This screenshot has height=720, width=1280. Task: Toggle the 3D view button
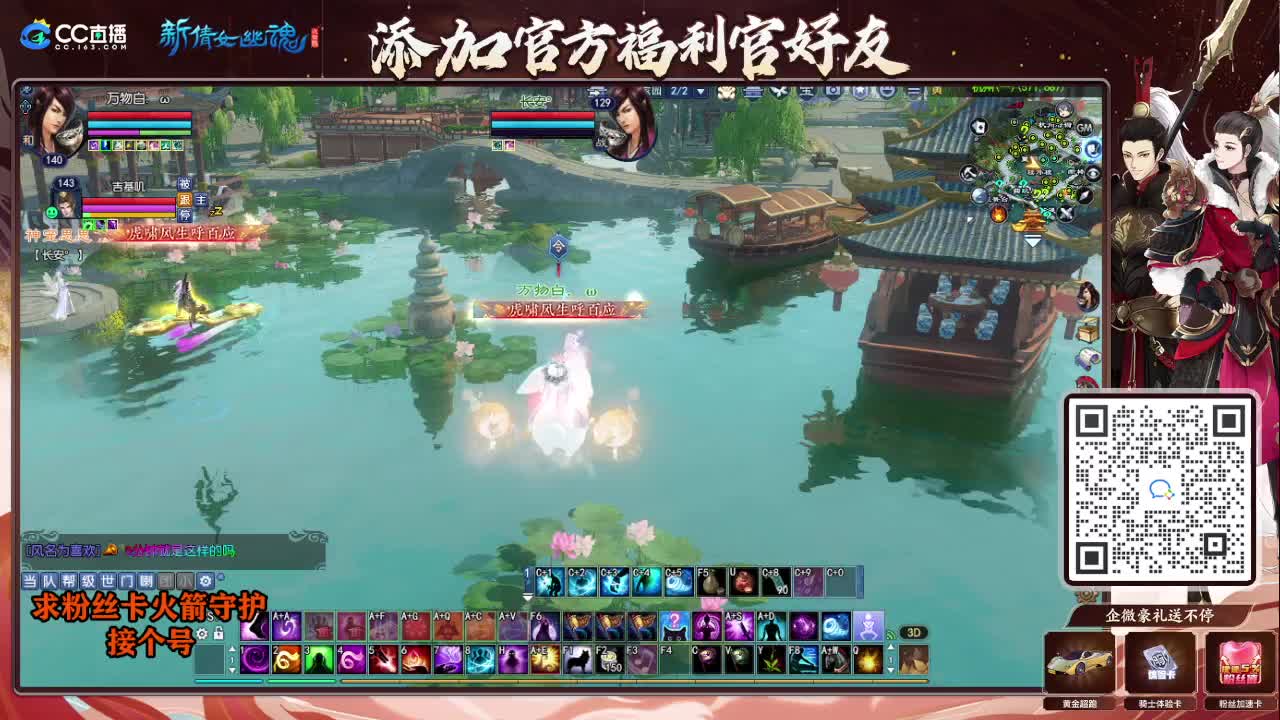tap(915, 633)
